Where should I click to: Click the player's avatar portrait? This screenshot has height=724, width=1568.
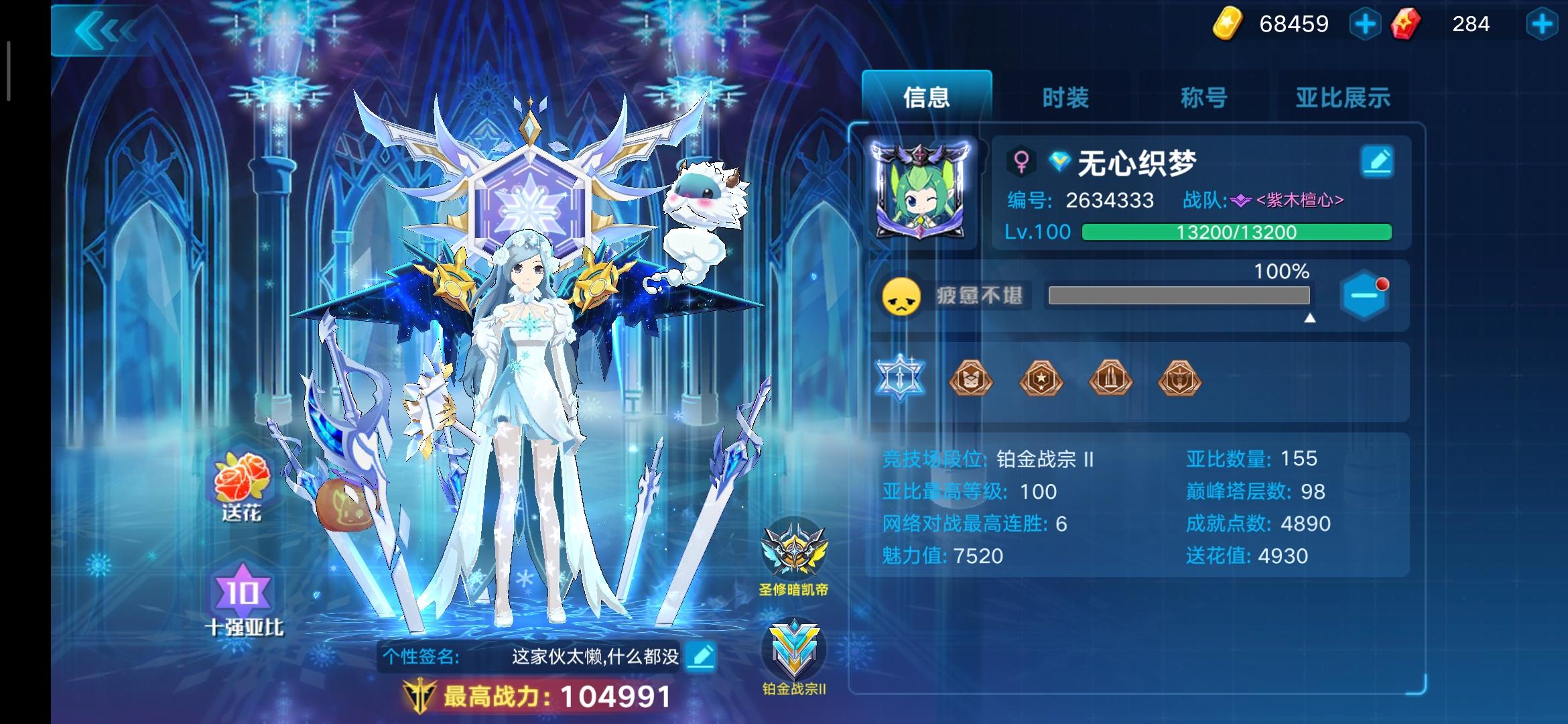pos(921,190)
